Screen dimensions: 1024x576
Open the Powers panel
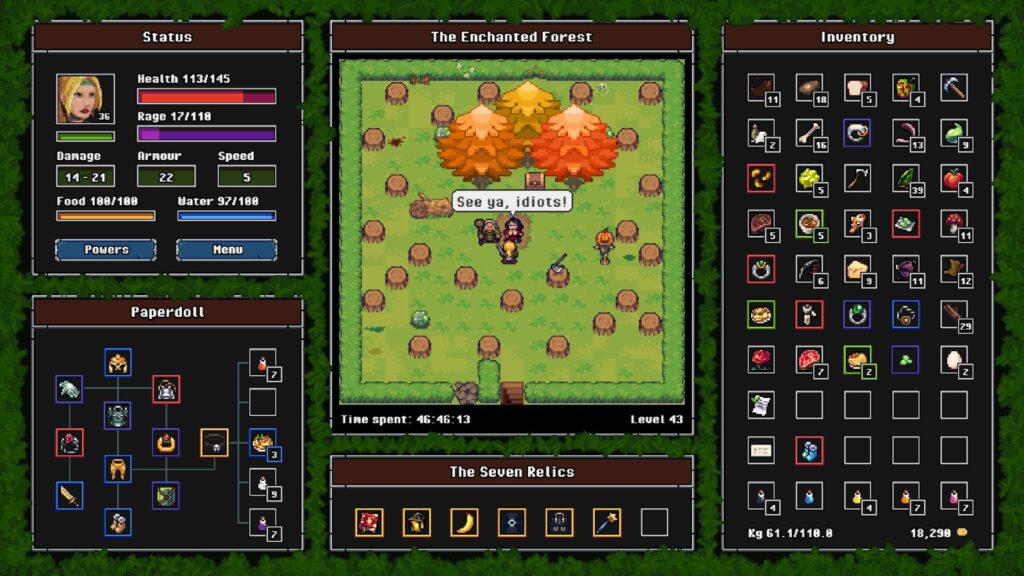tap(105, 249)
